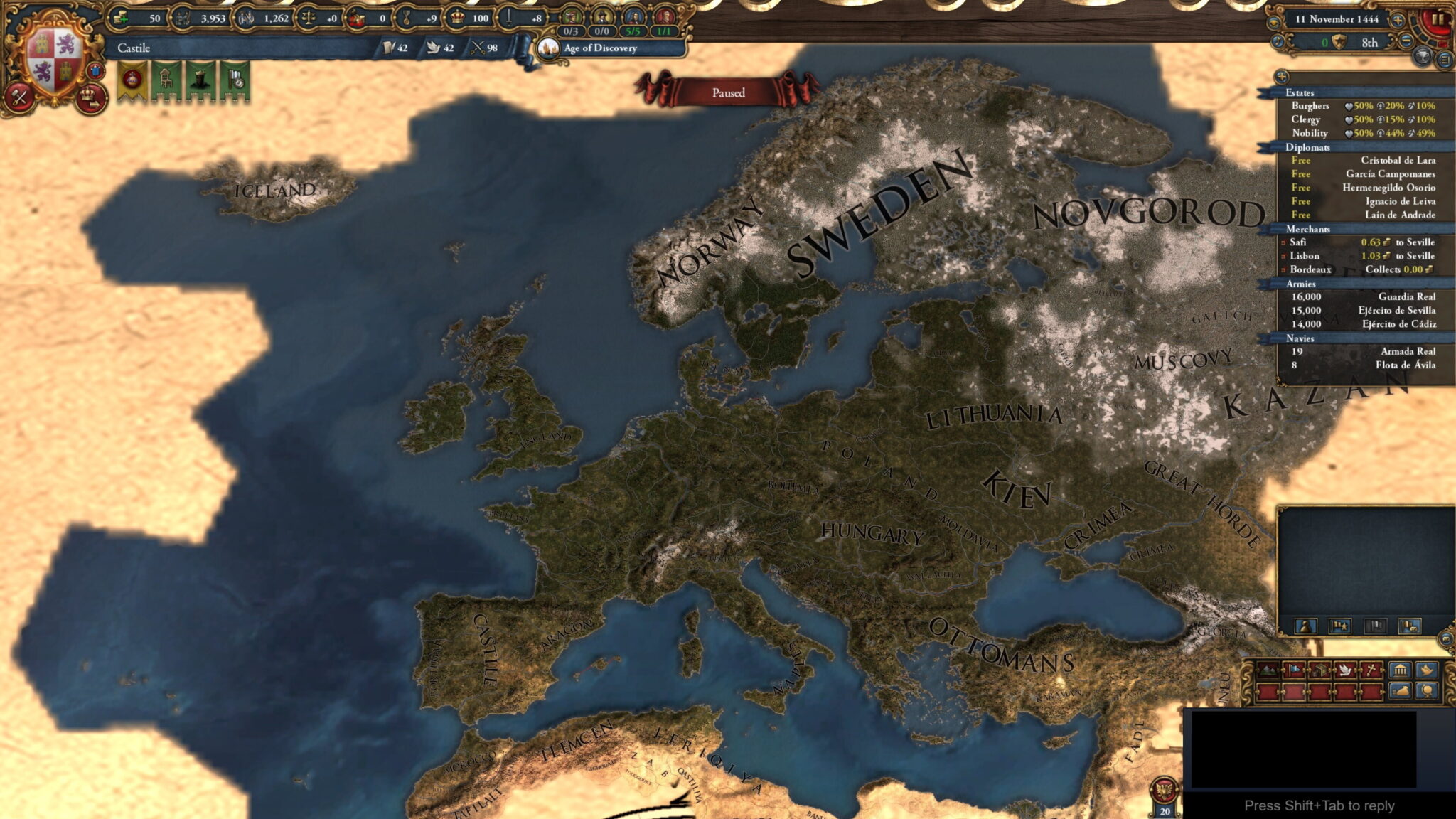Open the buildings macro builder temple icon
The height and width of the screenshot is (819, 1456).
click(x=1401, y=670)
